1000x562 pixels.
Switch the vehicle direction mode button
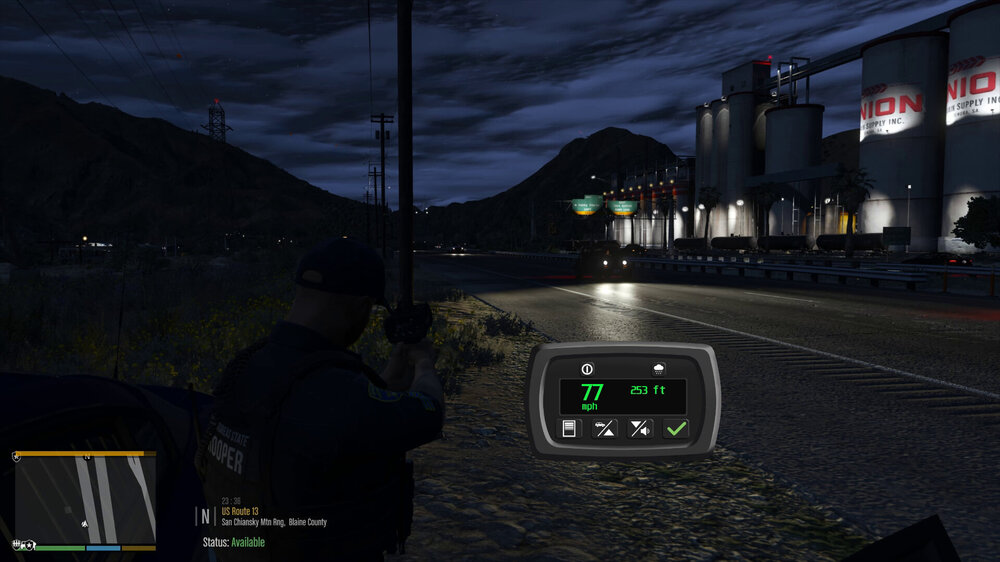pyautogui.click(x=604, y=429)
